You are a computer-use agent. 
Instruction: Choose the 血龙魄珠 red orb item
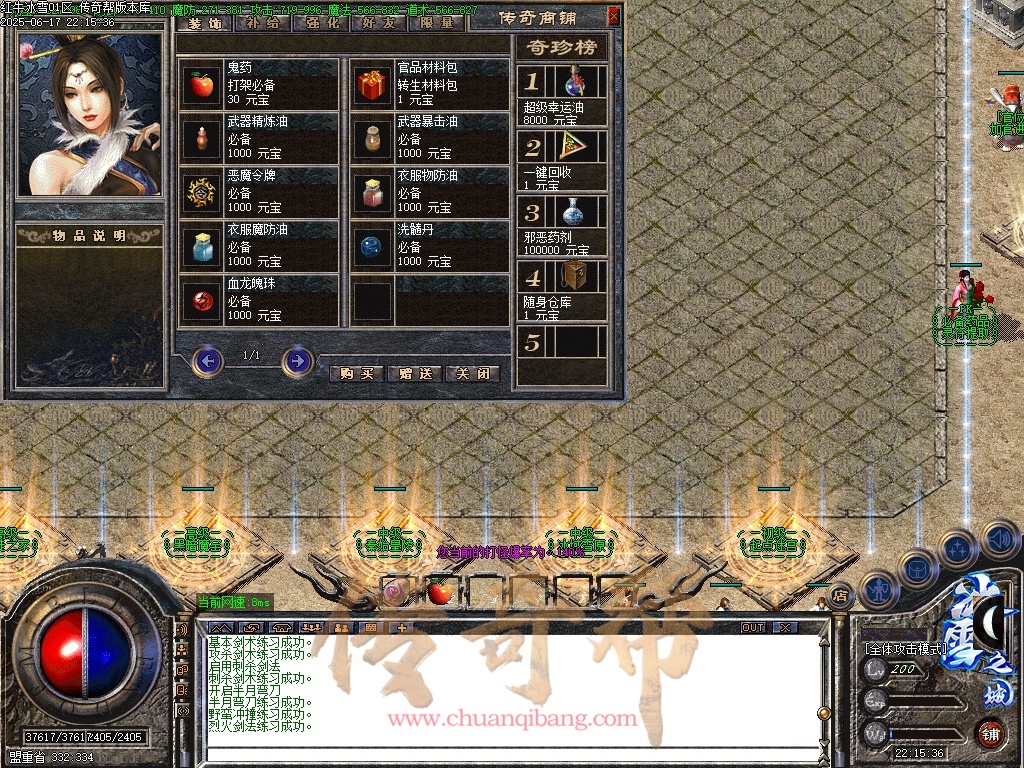tap(203, 301)
